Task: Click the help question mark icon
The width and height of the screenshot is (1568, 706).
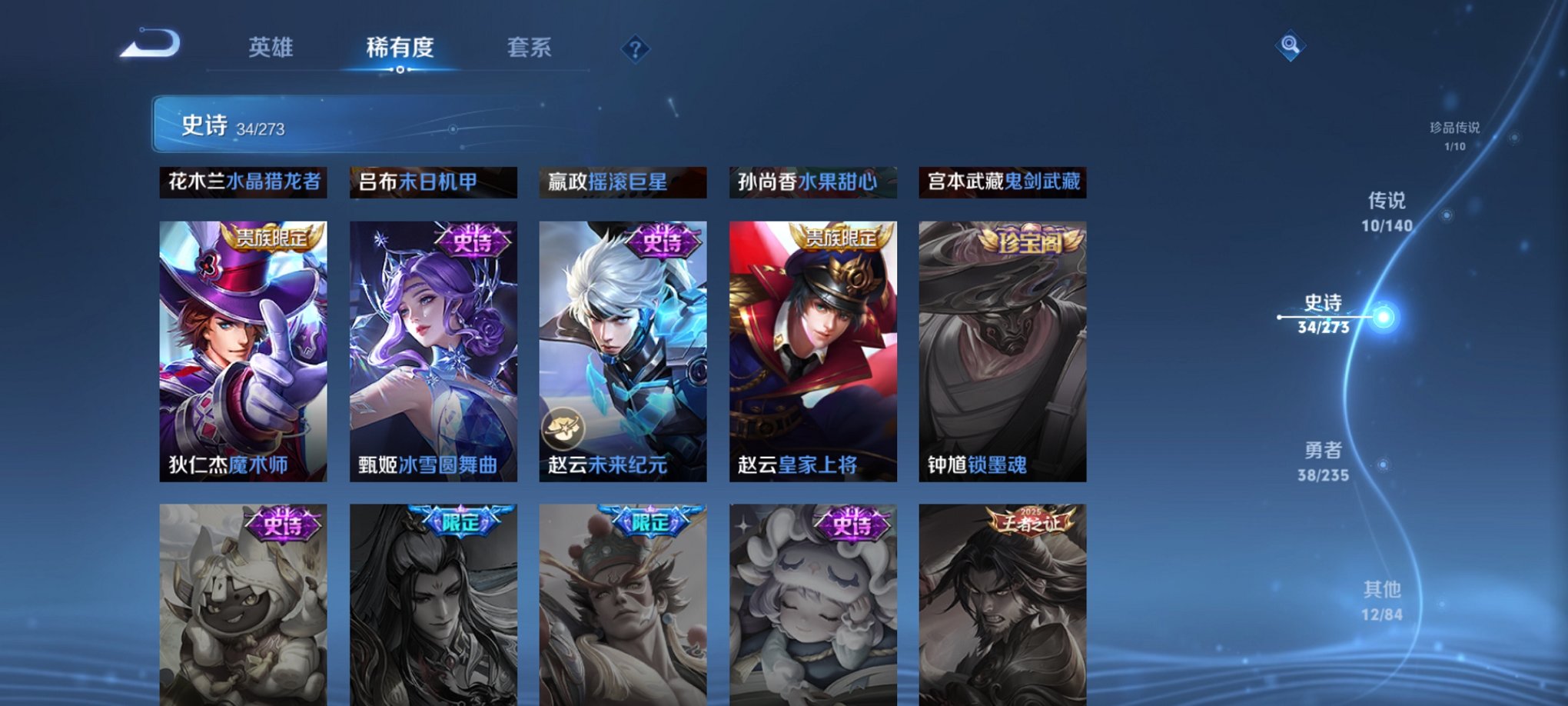Action: [x=633, y=50]
